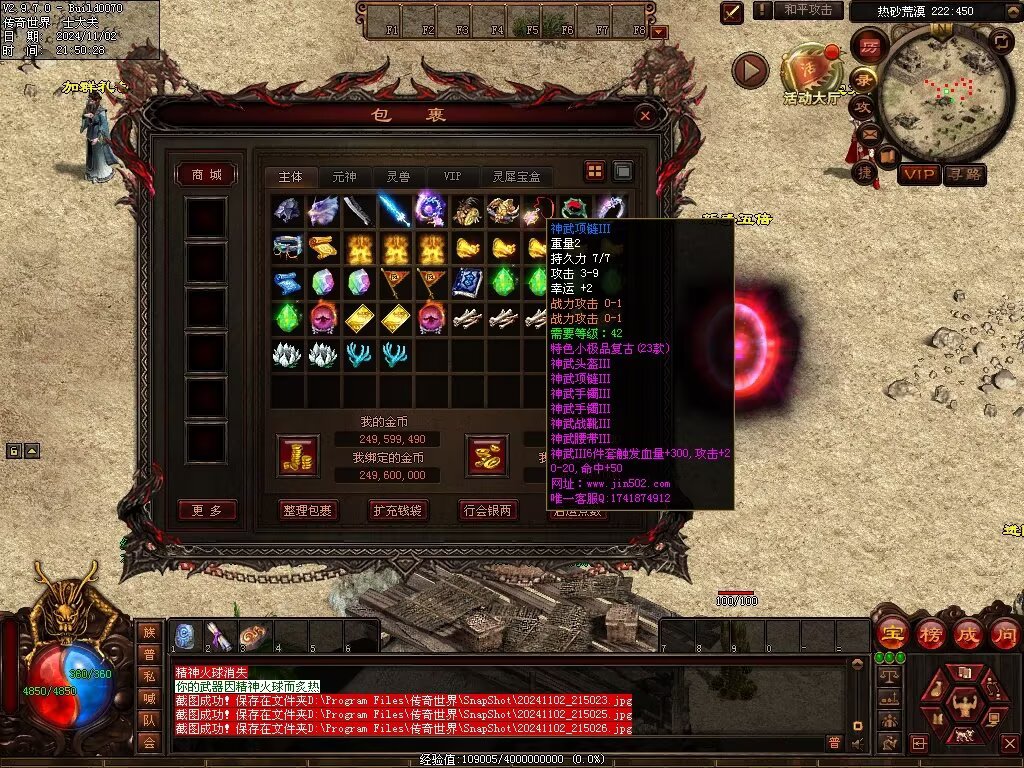Select the 行会 chat channel button

point(149,742)
